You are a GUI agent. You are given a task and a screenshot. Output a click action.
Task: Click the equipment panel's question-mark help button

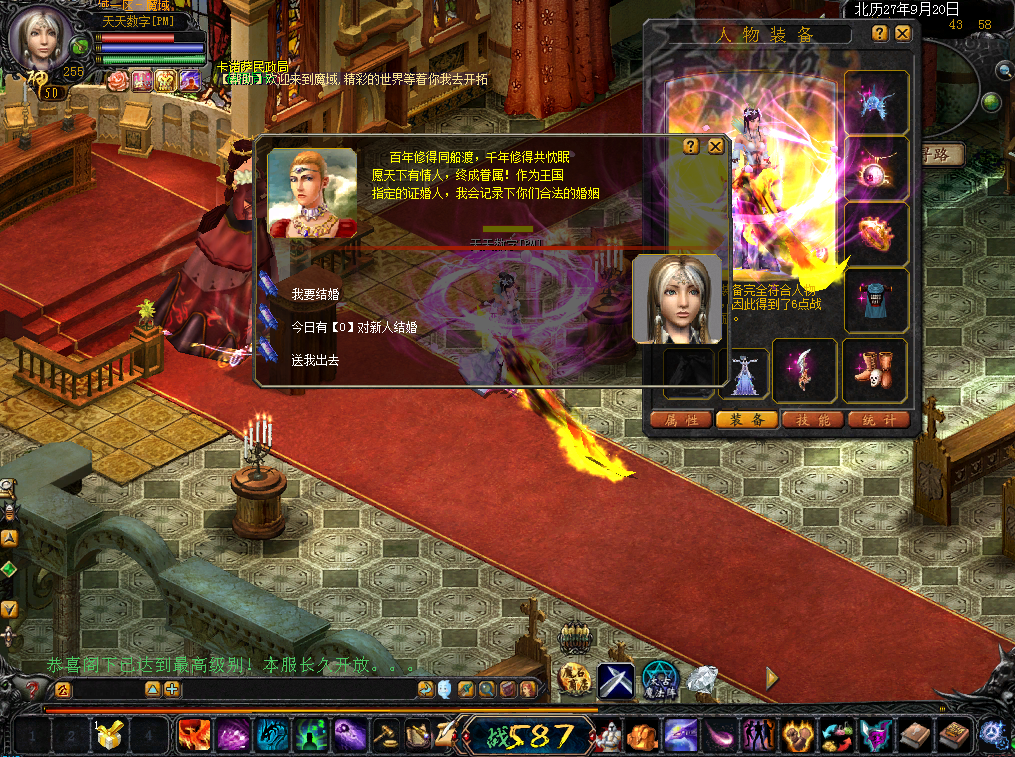point(879,33)
